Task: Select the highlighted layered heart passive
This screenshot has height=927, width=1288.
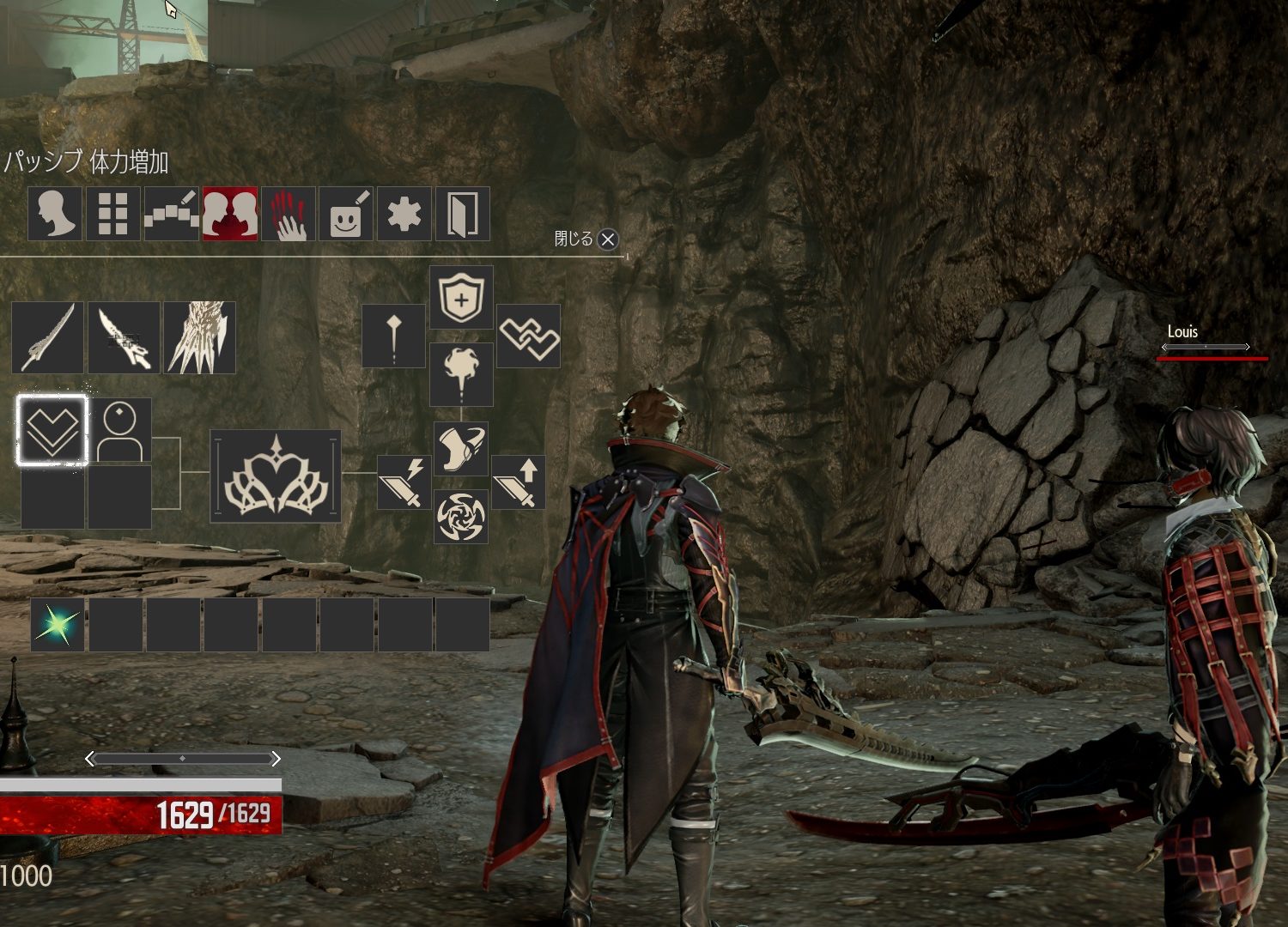Action: click(x=52, y=430)
